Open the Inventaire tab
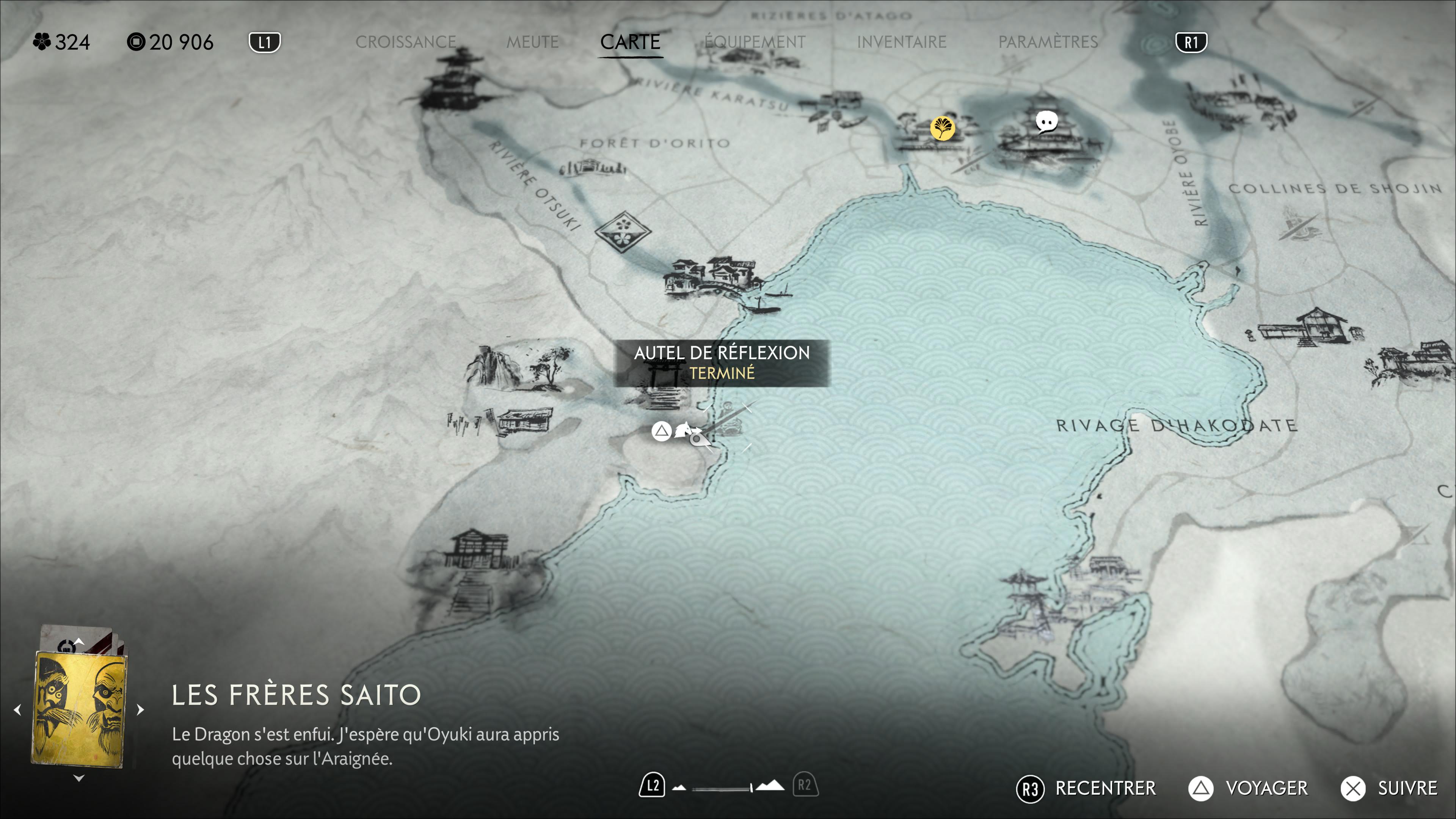Viewport: 1456px width, 819px height. [x=901, y=42]
